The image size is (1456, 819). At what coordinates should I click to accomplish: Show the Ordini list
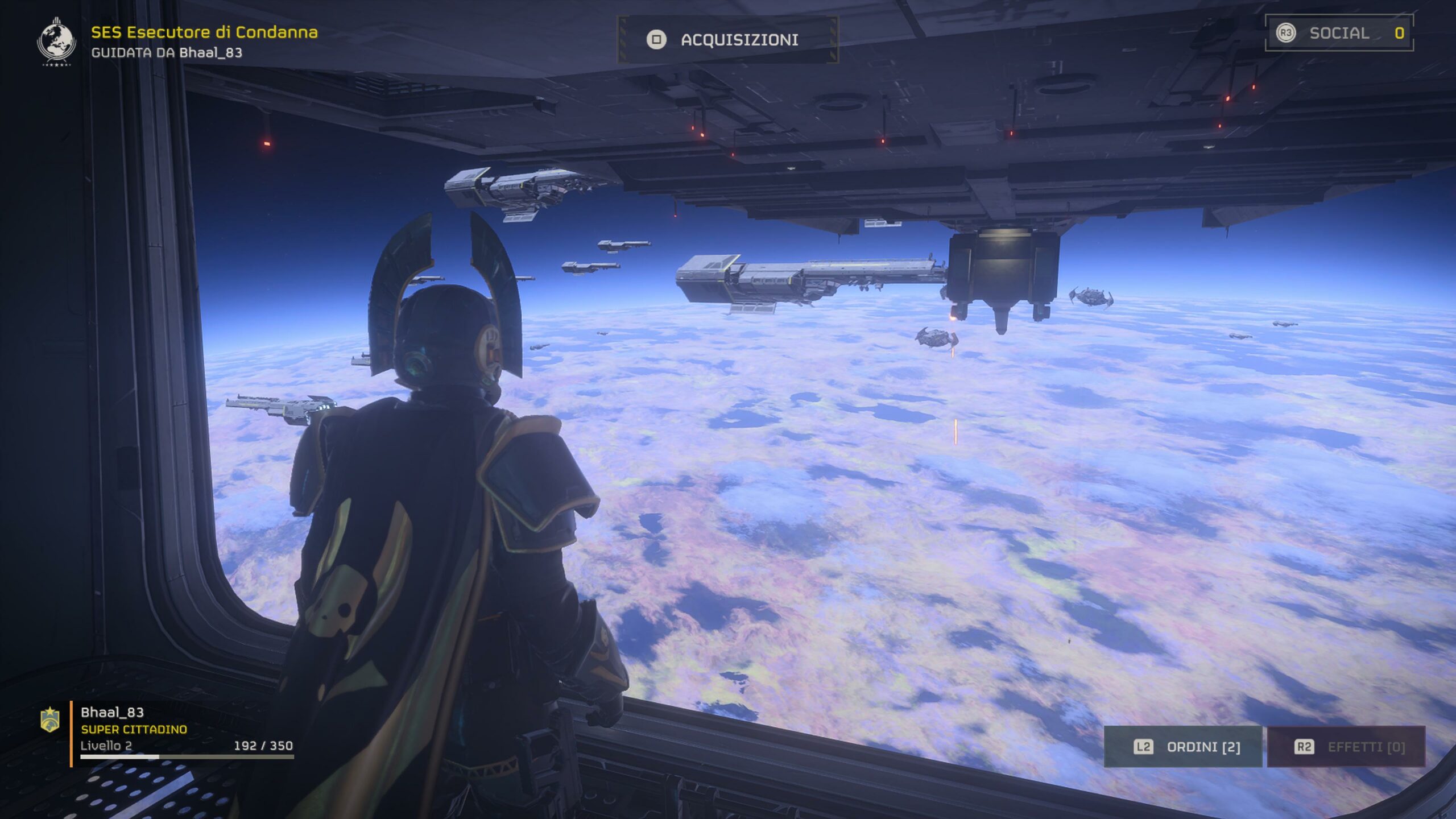pyautogui.click(x=1183, y=747)
